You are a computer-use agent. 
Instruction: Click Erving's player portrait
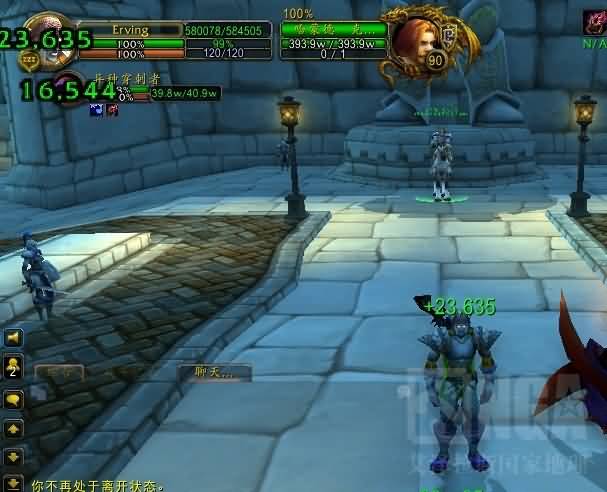click(45, 36)
